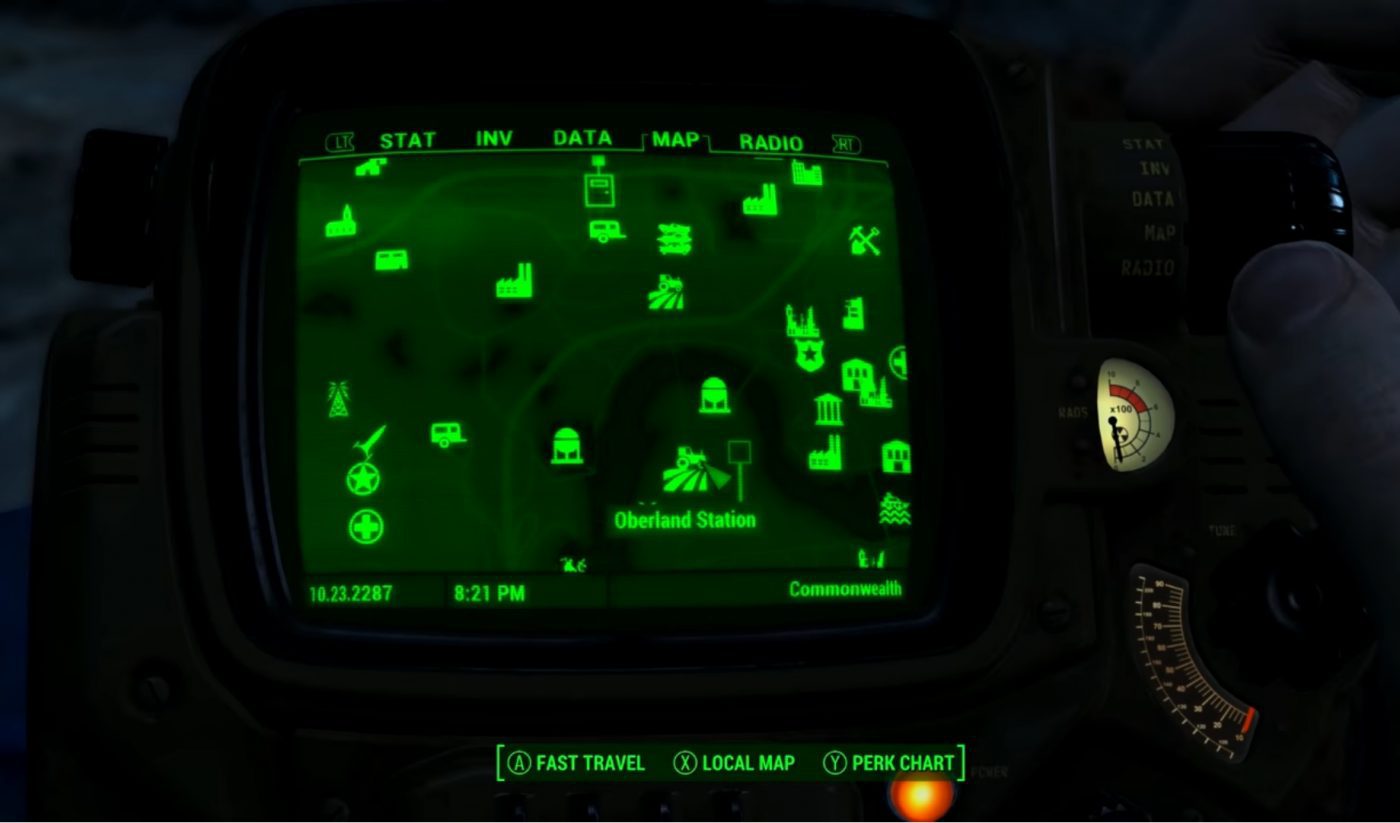Select the pickaxe quarry marker
Screen dimensions: 1400x823
pyautogui.click(x=862, y=240)
